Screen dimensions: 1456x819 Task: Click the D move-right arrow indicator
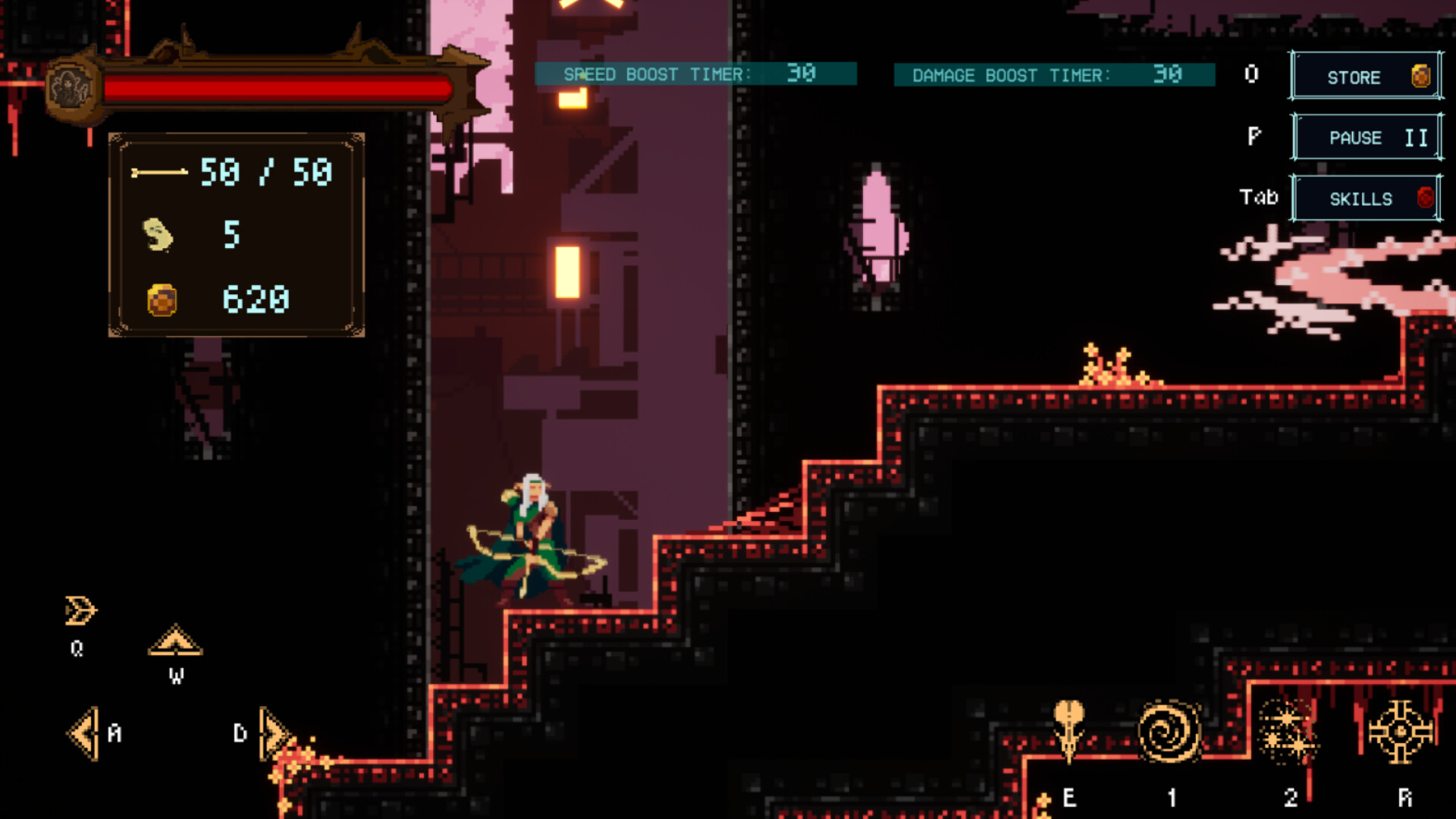click(271, 733)
